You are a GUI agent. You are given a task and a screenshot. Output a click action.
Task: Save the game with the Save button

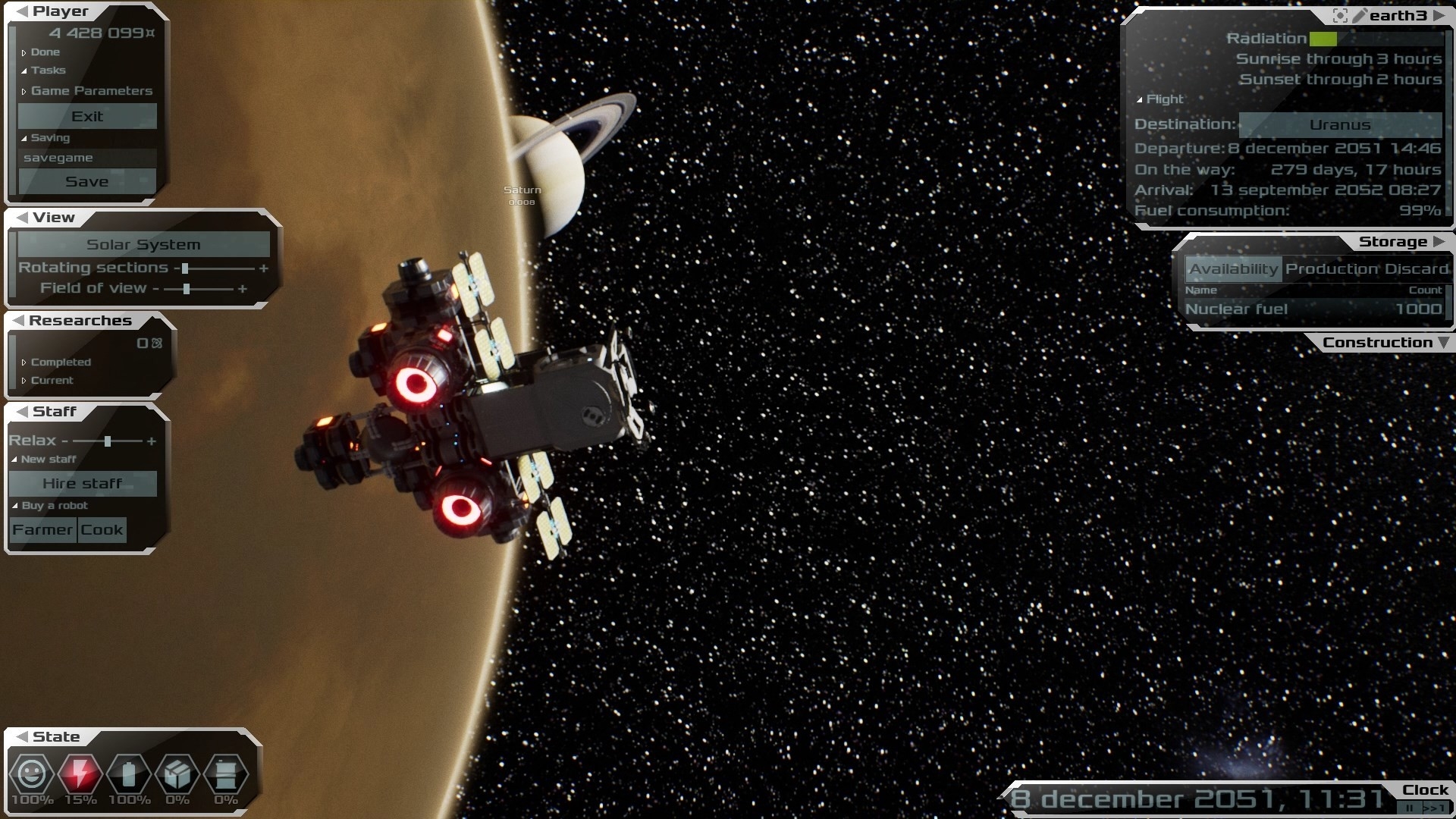tap(87, 181)
